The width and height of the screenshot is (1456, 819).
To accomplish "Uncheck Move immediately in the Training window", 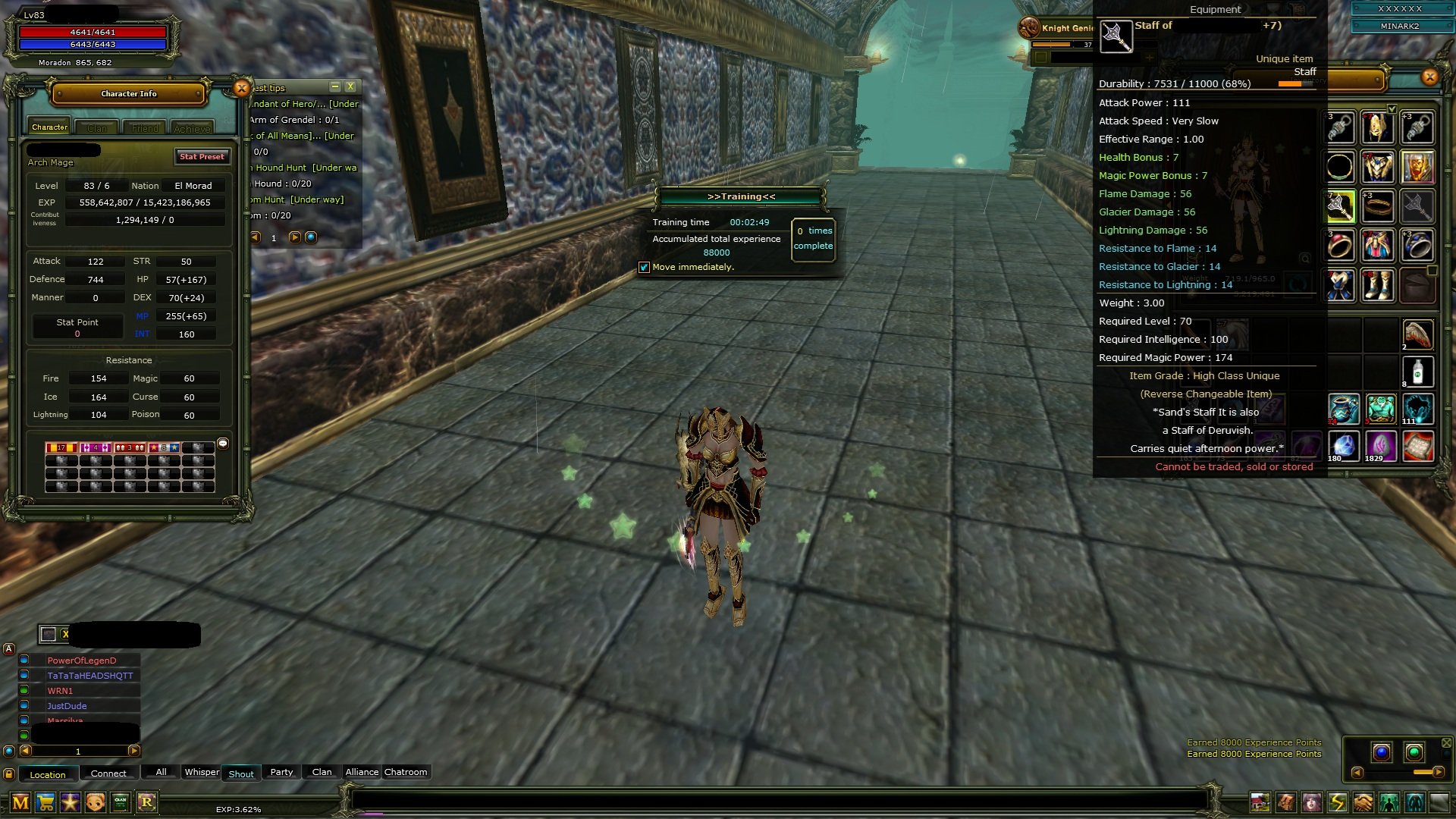I will pos(645,267).
